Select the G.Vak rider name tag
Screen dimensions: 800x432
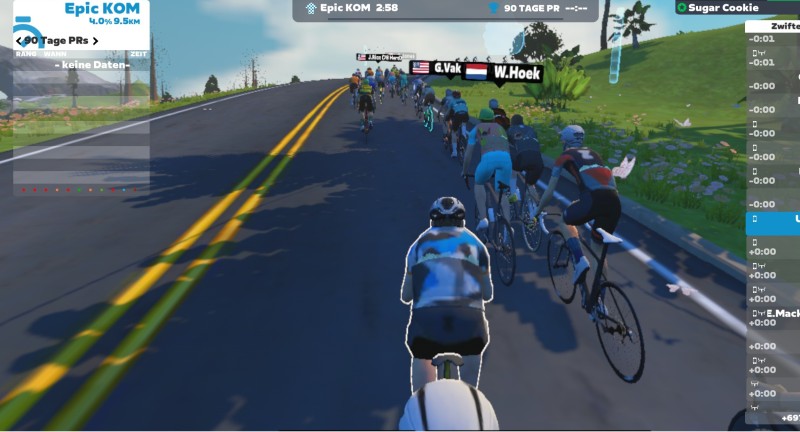(444, 69)
